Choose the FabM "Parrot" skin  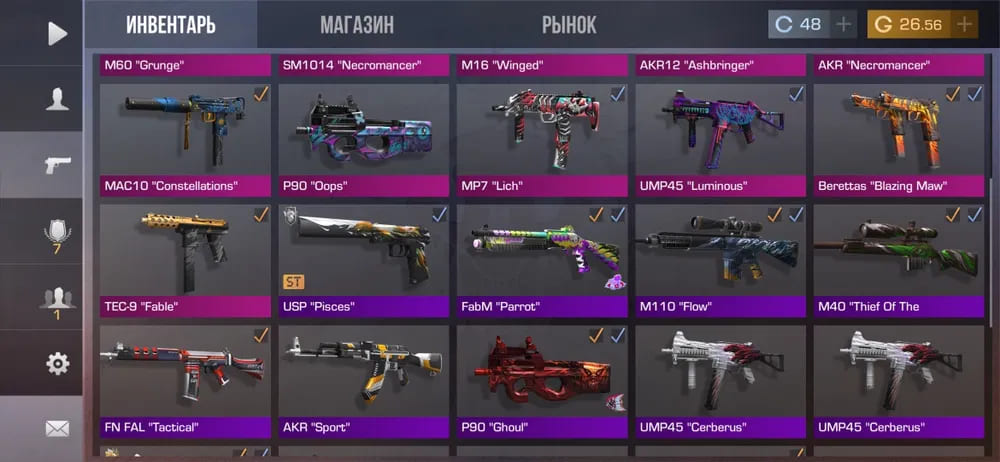pyautogui.click(x=541, y=258)
